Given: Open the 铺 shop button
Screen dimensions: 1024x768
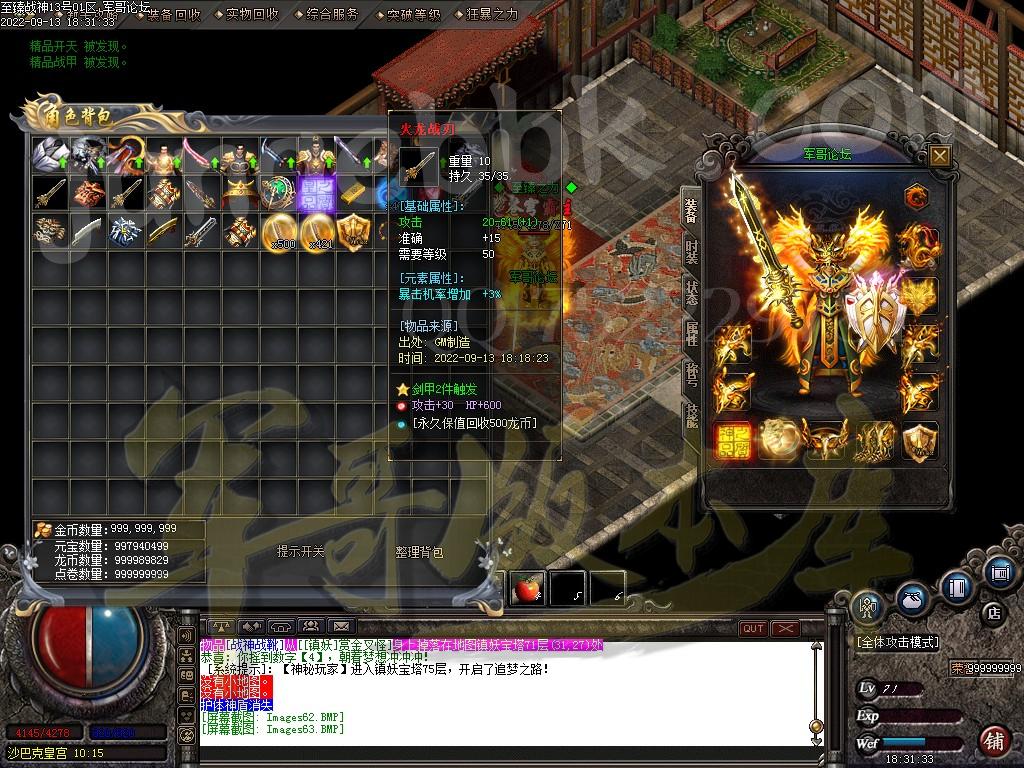Looking at the screenshot, I should 993,741.
